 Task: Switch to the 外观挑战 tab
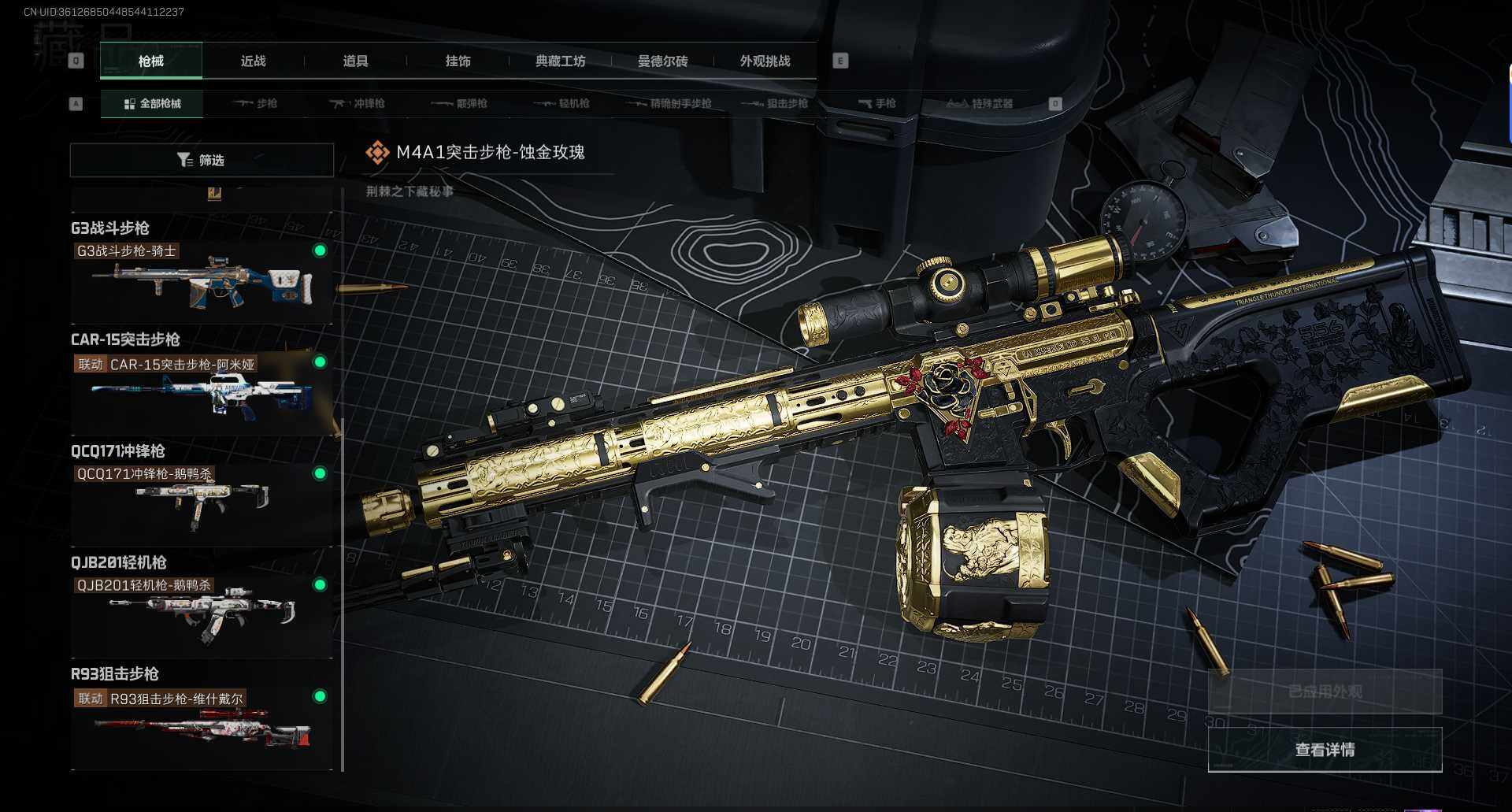(x=765, y=61)
